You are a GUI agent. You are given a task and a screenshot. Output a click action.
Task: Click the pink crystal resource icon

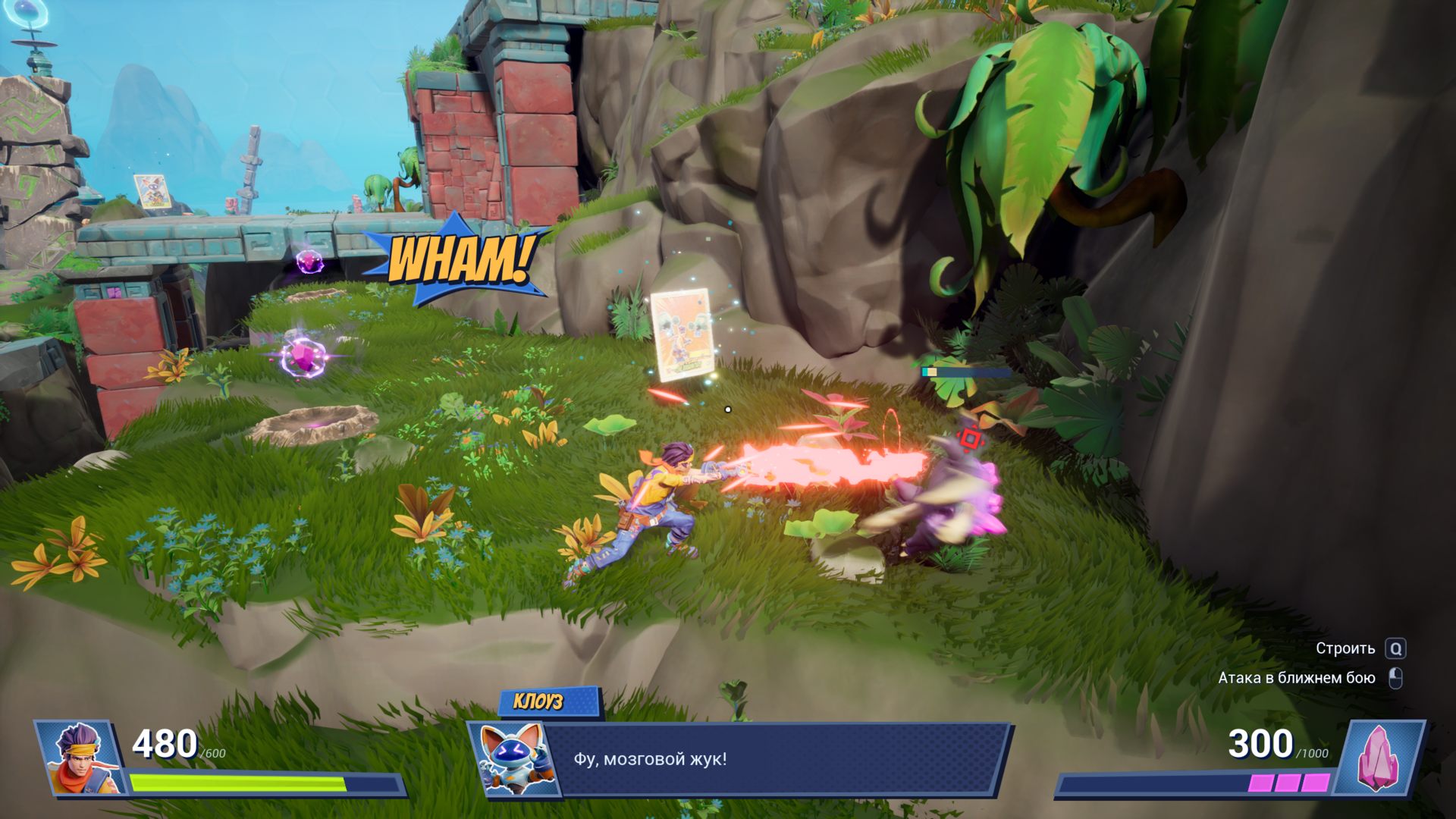[1379, 758]
